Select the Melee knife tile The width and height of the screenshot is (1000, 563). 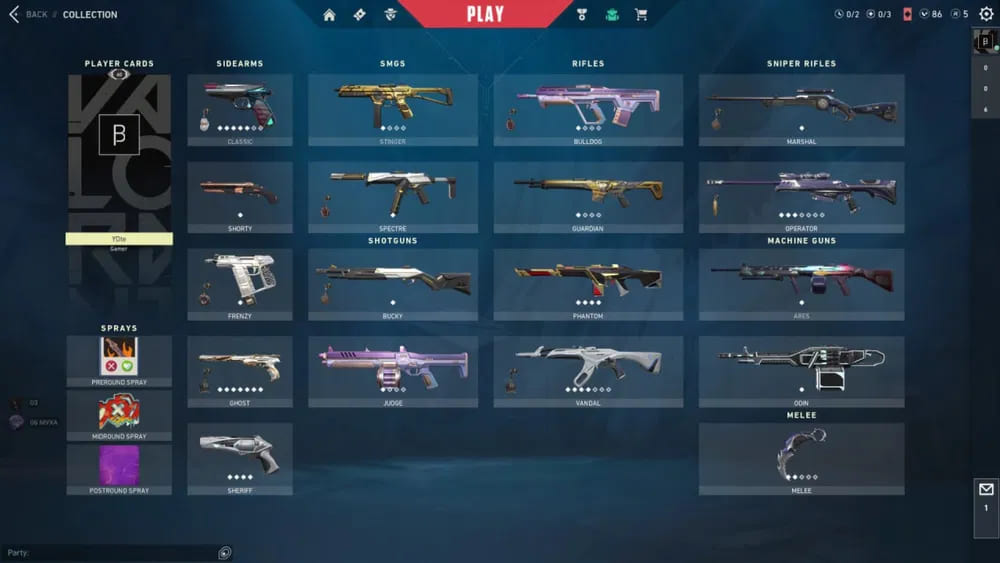coord(801,457)
